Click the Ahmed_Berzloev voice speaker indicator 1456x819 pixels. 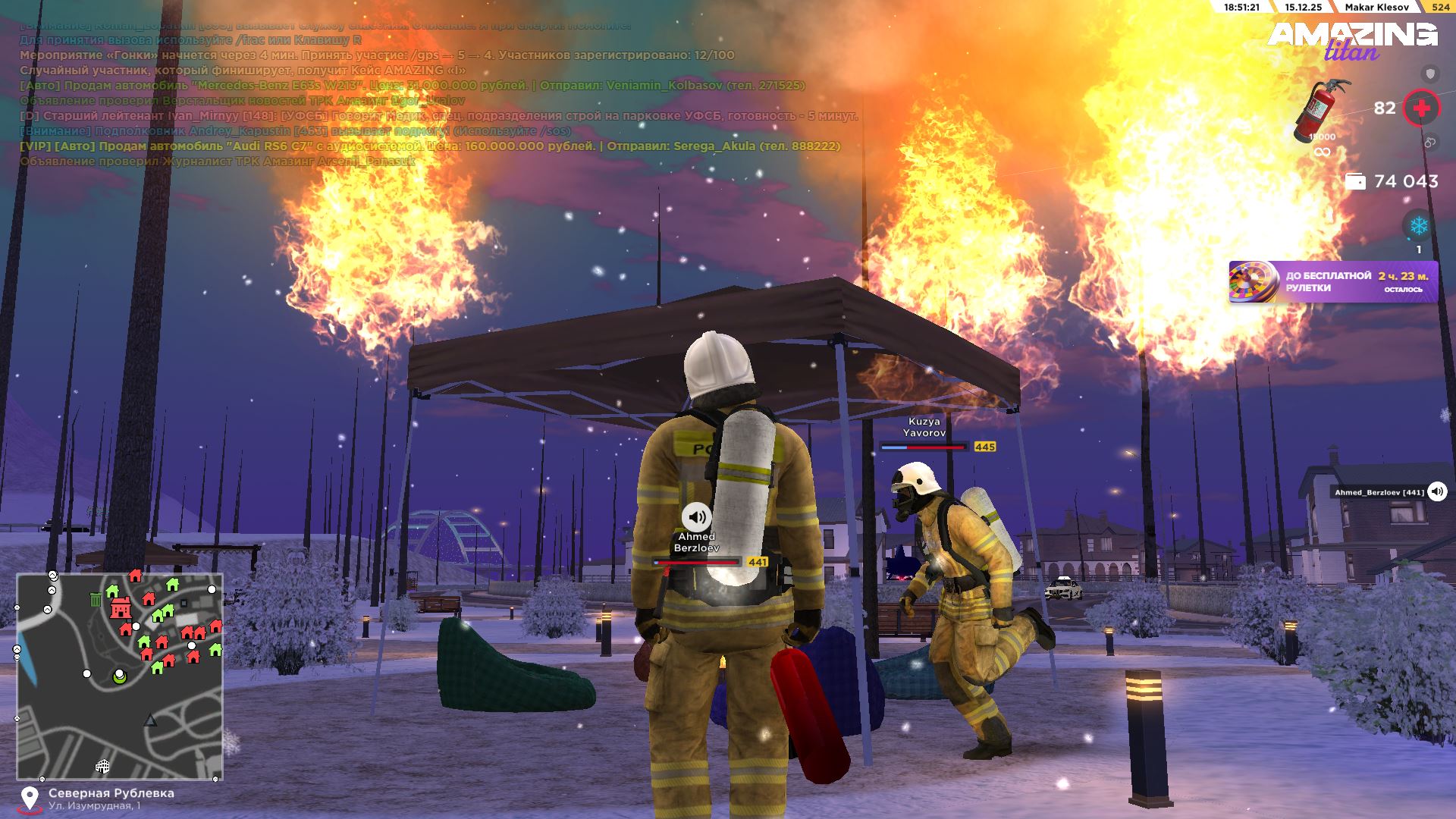tap(1437, 491)
